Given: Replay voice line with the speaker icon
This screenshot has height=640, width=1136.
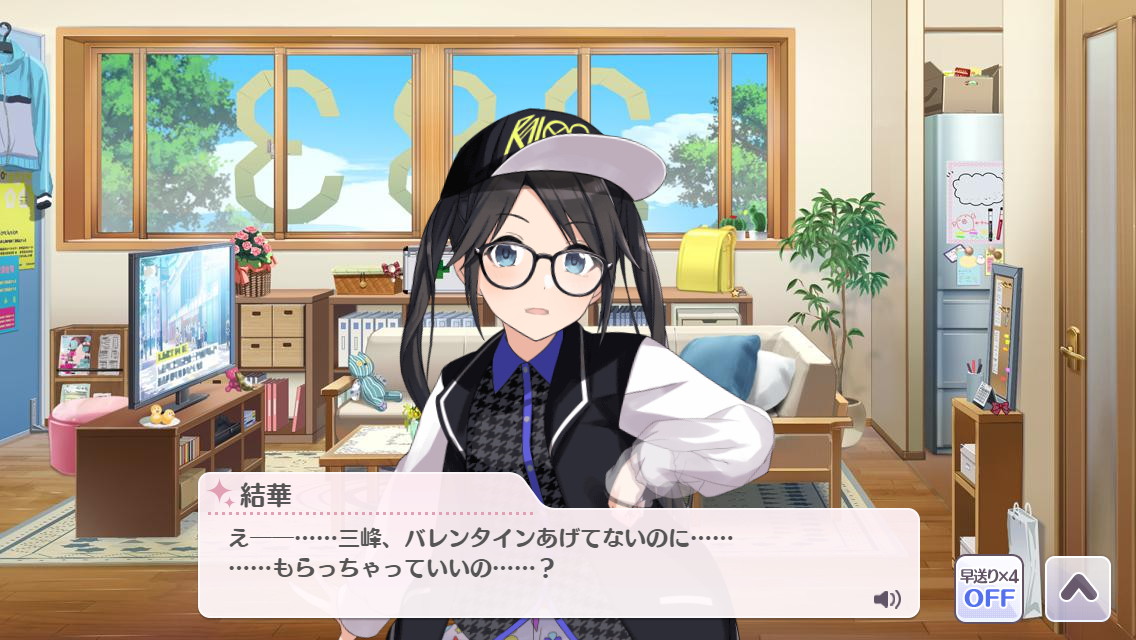Looking at the screenshot, I should [886, 599].
